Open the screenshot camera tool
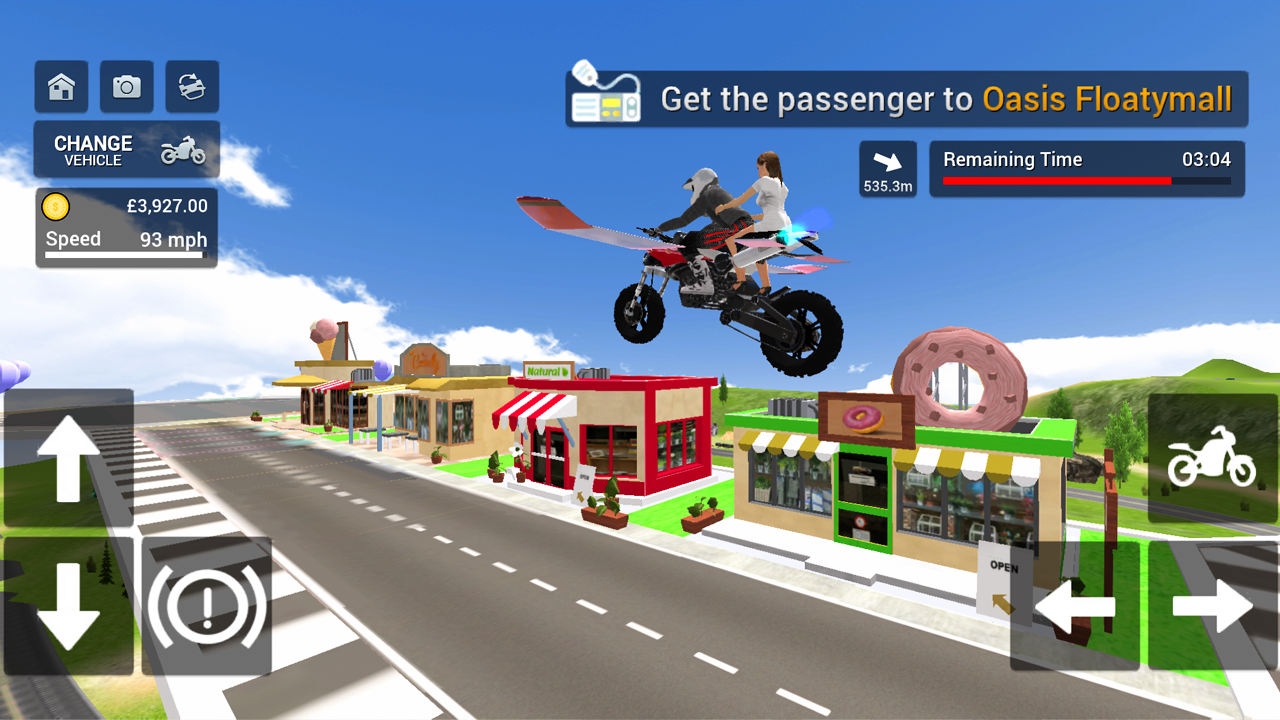The width and height of the screenshot is (1280, 720). coord(126,86)
